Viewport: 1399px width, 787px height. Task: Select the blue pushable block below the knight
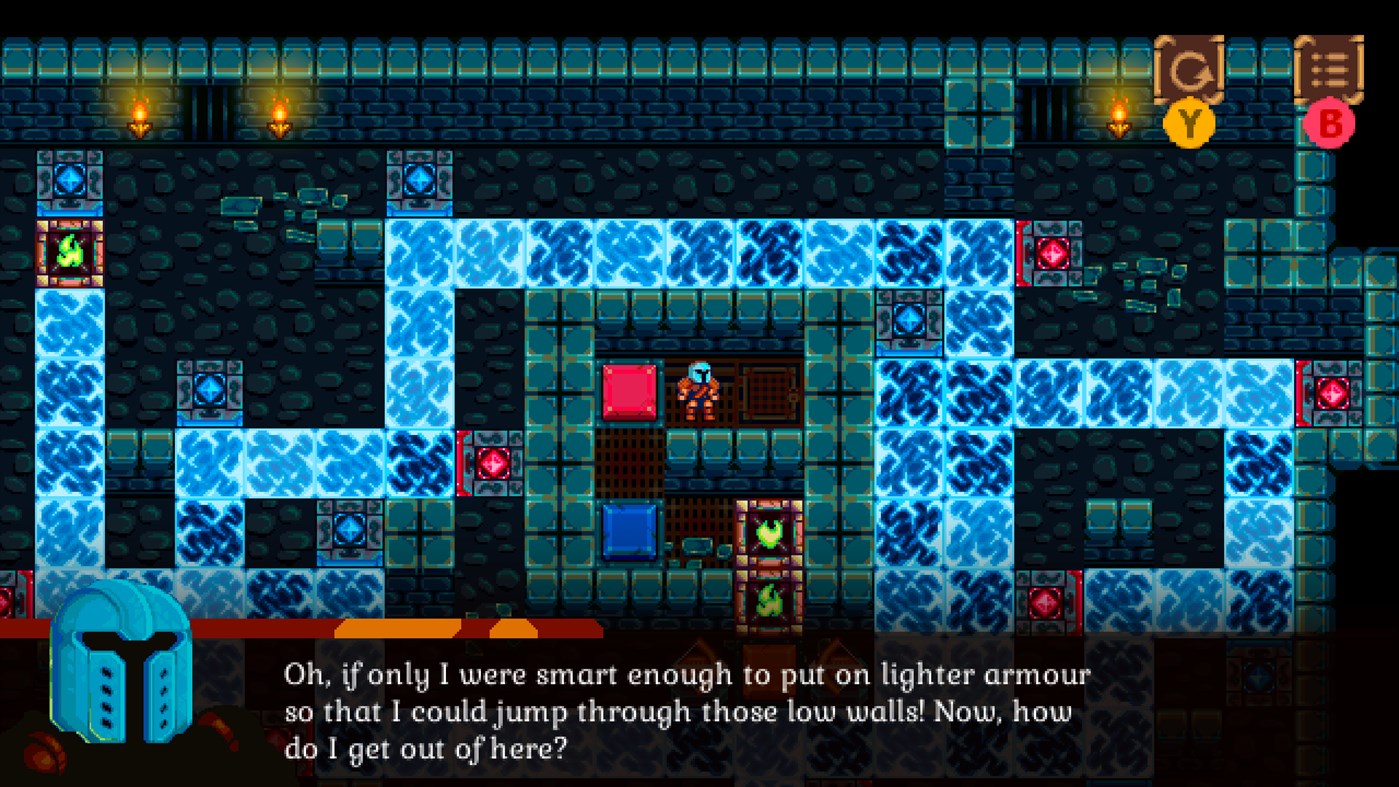(628, 530)
